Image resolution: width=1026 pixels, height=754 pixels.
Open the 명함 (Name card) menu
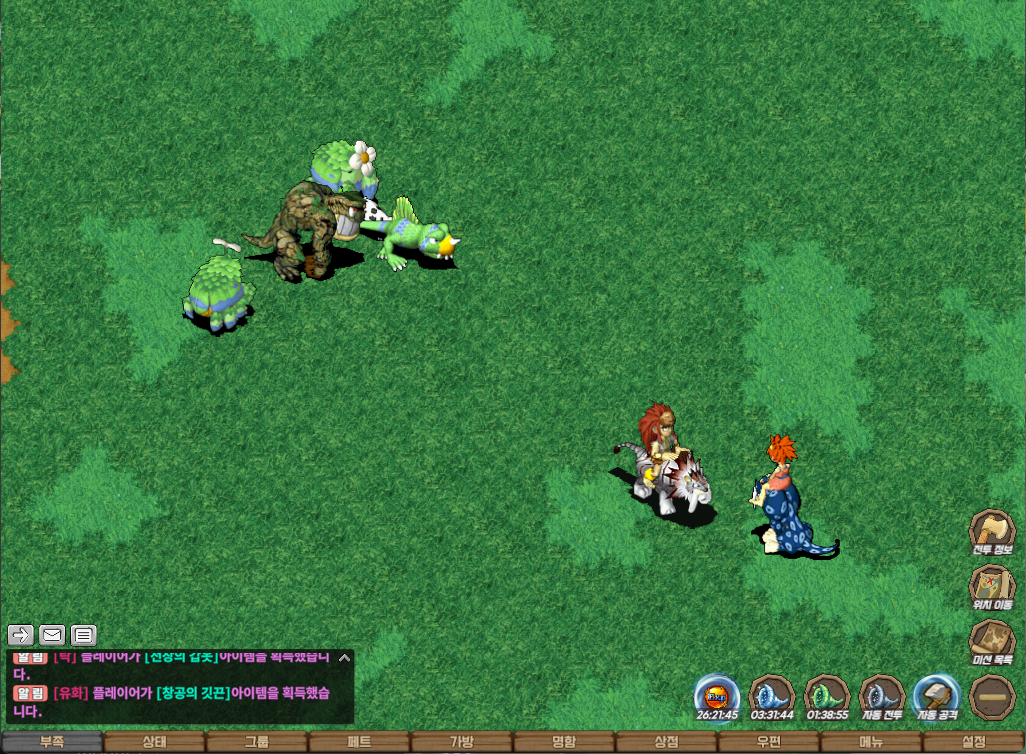(x=564, y=742)
